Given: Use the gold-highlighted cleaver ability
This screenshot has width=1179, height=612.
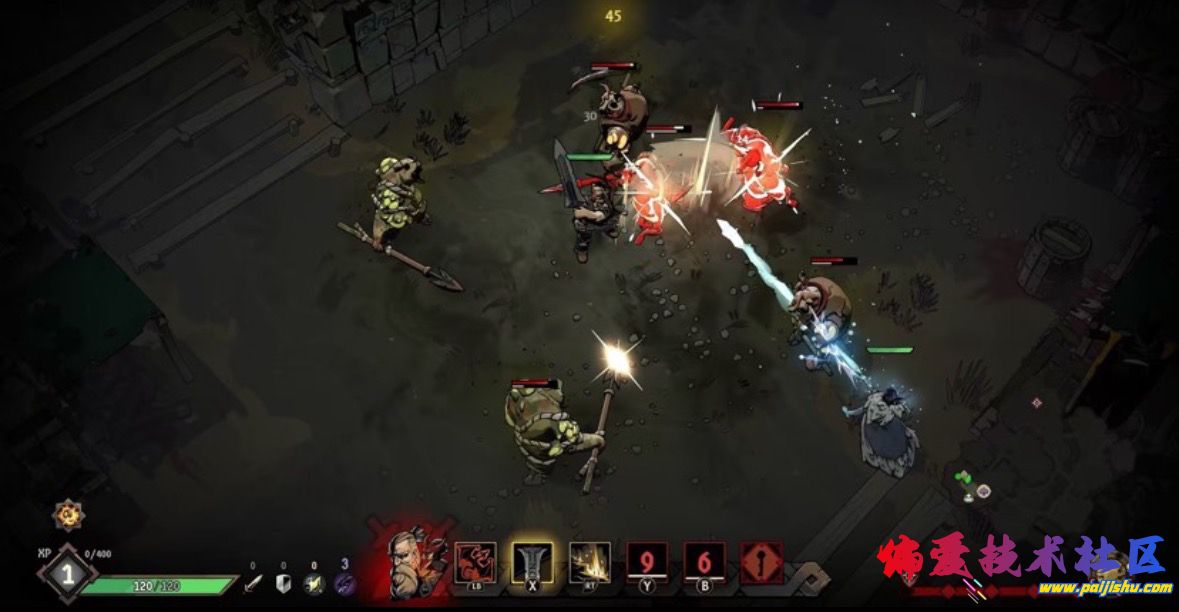Looking at the screenshot, I should [532, 562].
